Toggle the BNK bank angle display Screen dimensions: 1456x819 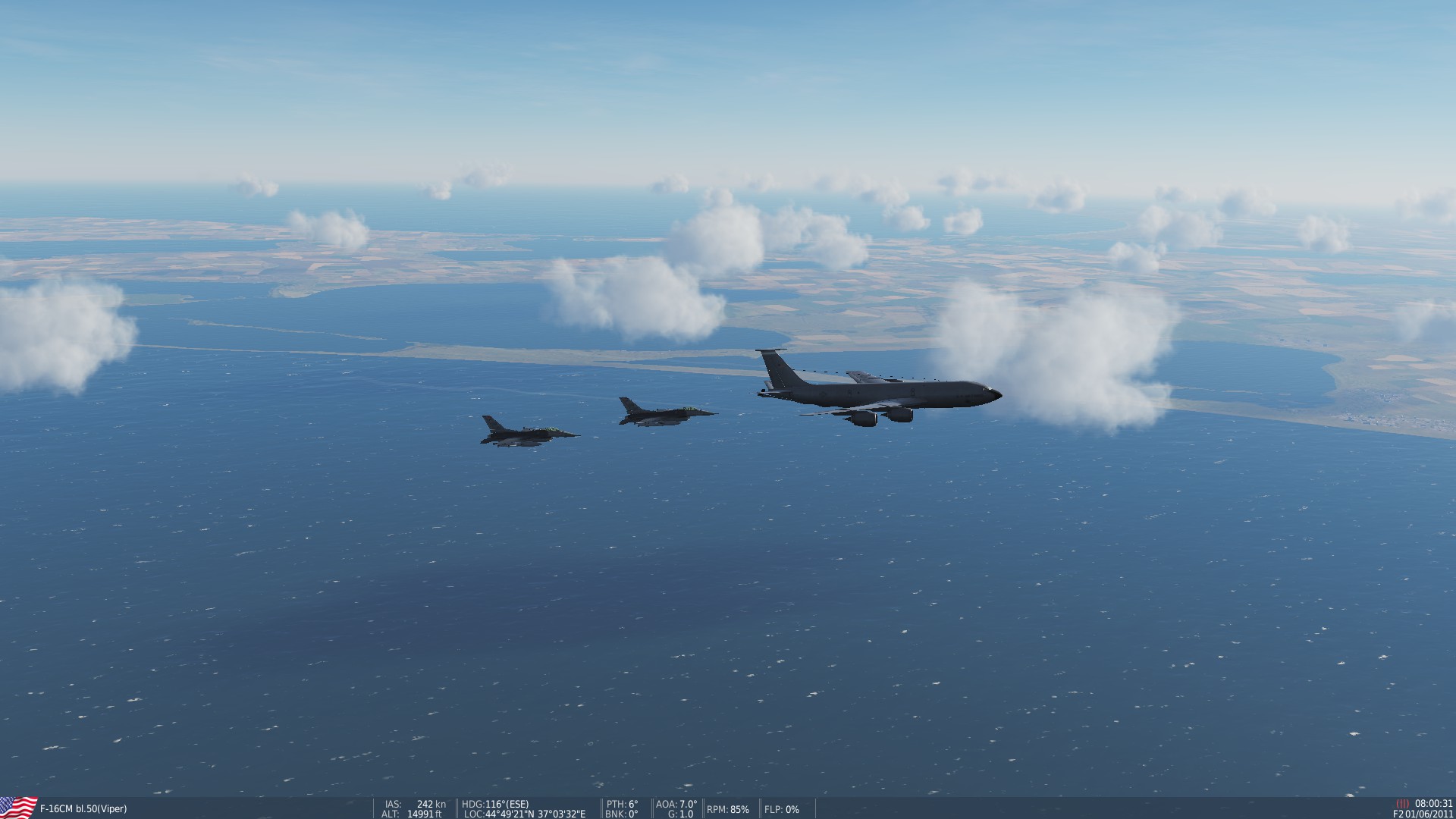(x=620, y=814)
